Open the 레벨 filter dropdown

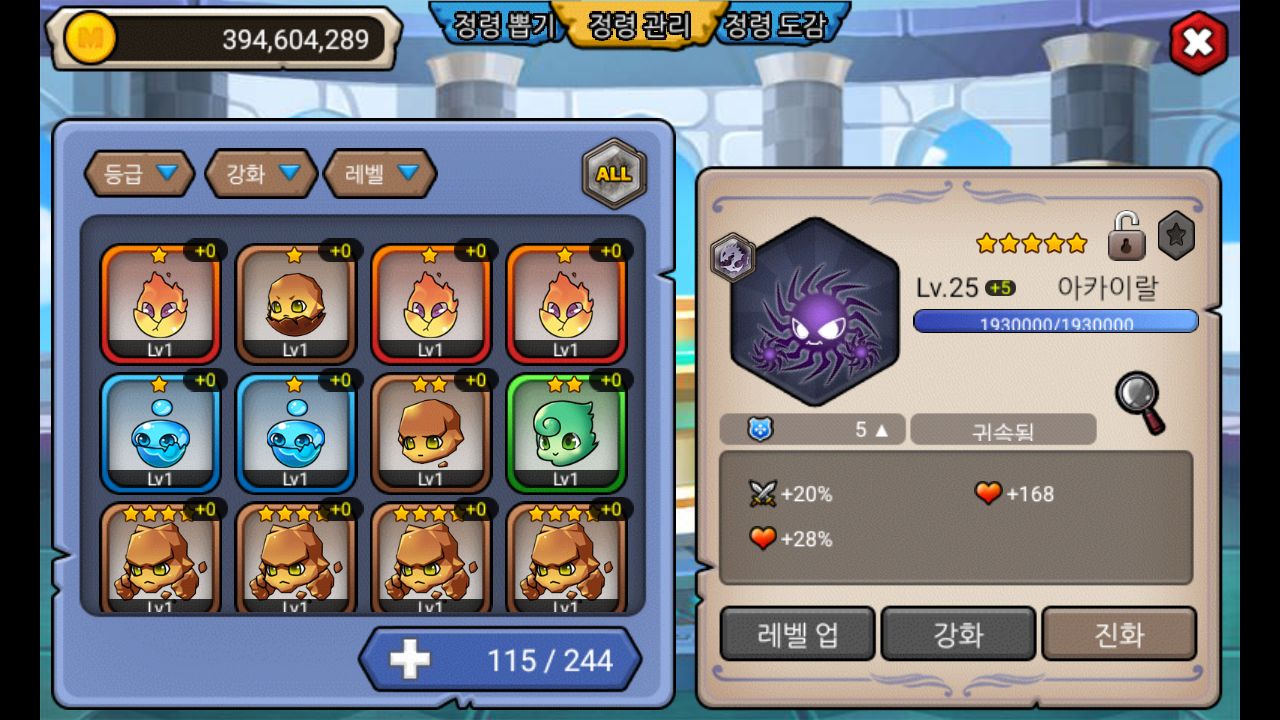click(380, 174)
